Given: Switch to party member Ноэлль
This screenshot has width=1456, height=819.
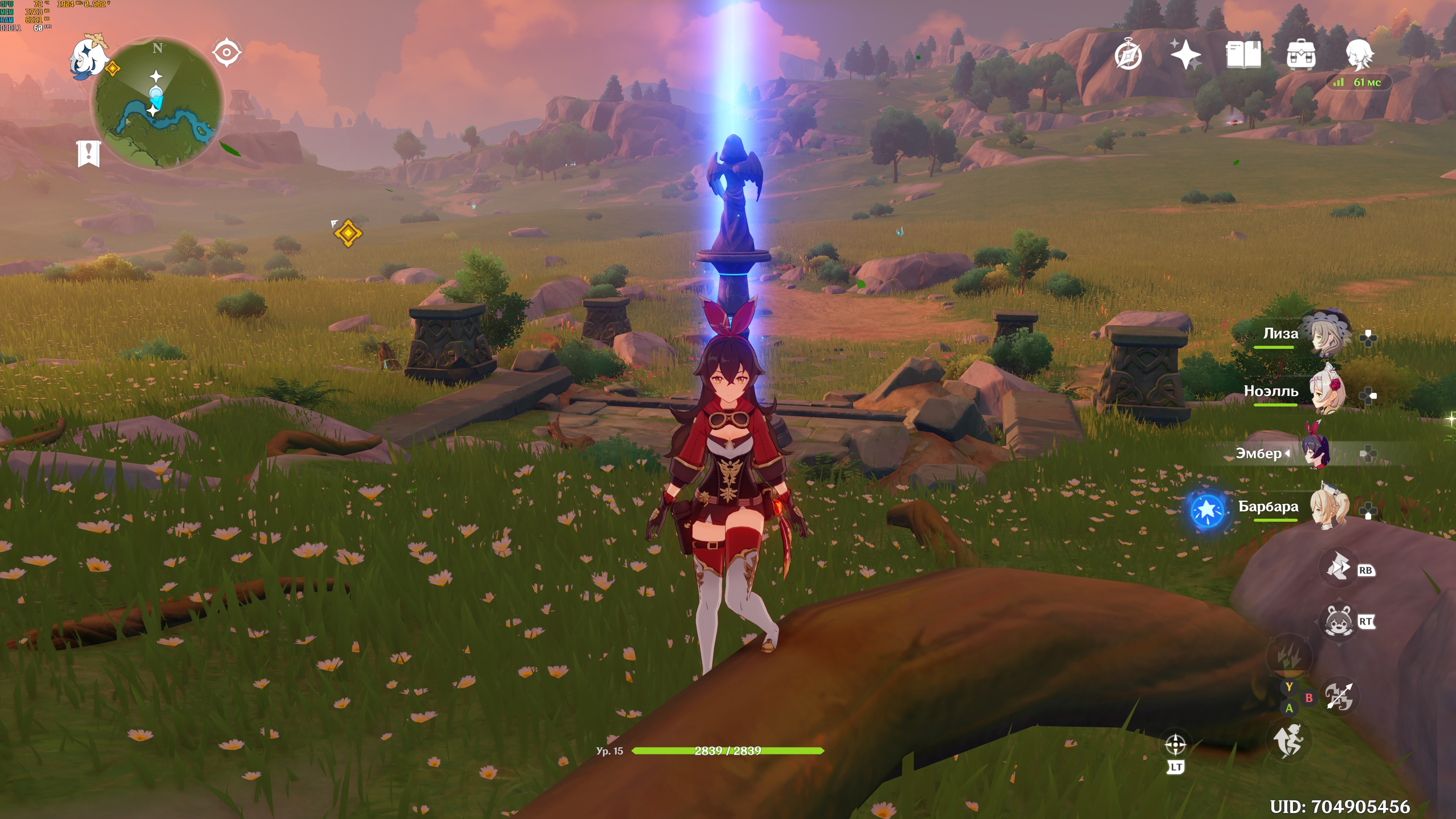Looking at the screenshot, I should pos(1325,391).
